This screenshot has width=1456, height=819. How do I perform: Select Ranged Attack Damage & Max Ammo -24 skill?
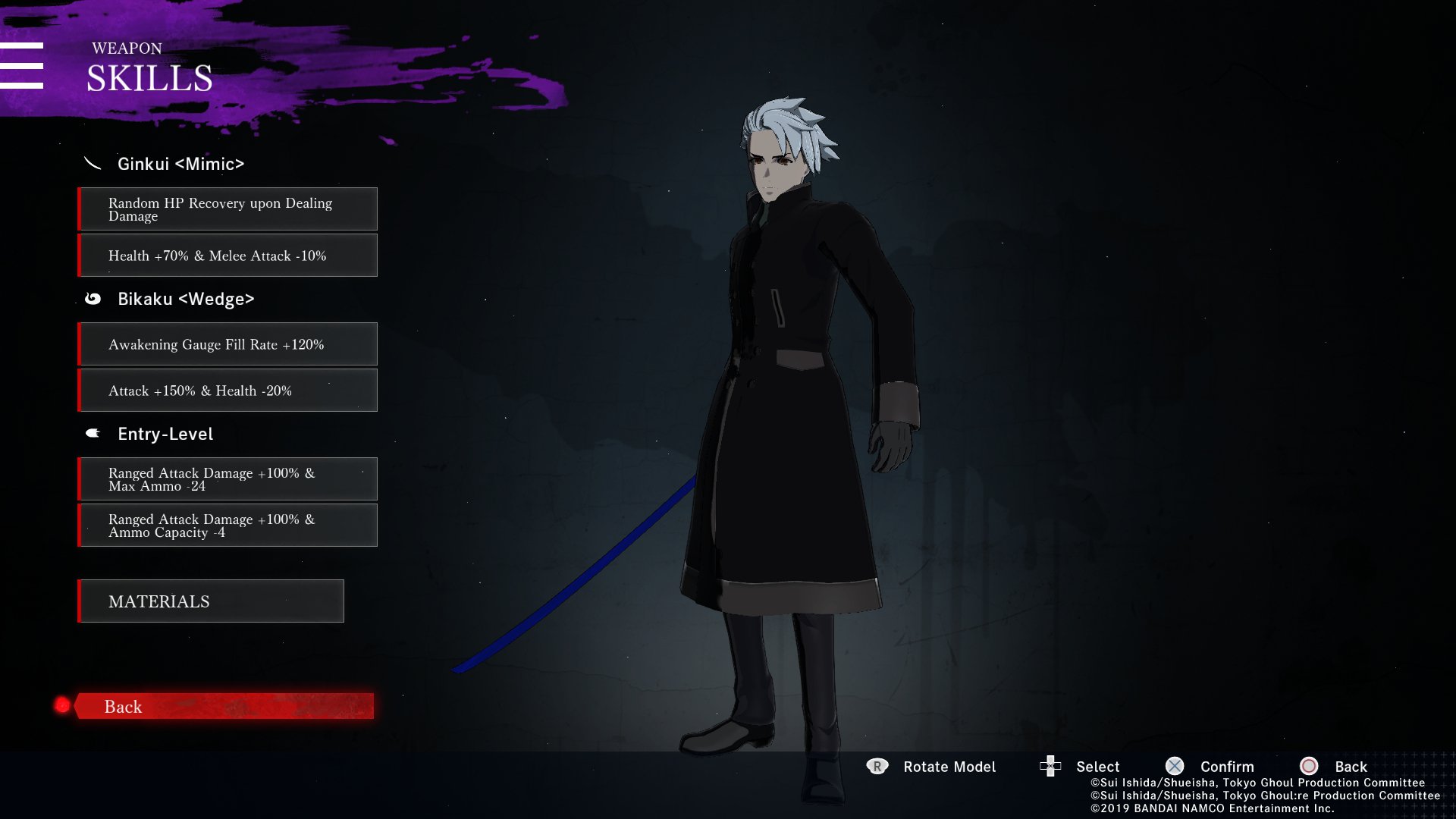(x=227, y=479)
